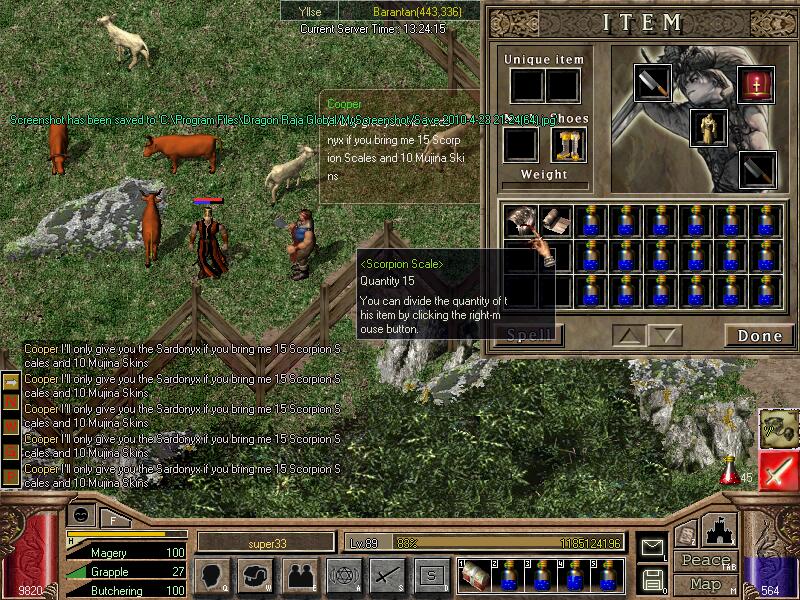The height and width of the screenshot is (600, 800).
Task: Open the mail envelope icon
Action: [x=651, y=547]
